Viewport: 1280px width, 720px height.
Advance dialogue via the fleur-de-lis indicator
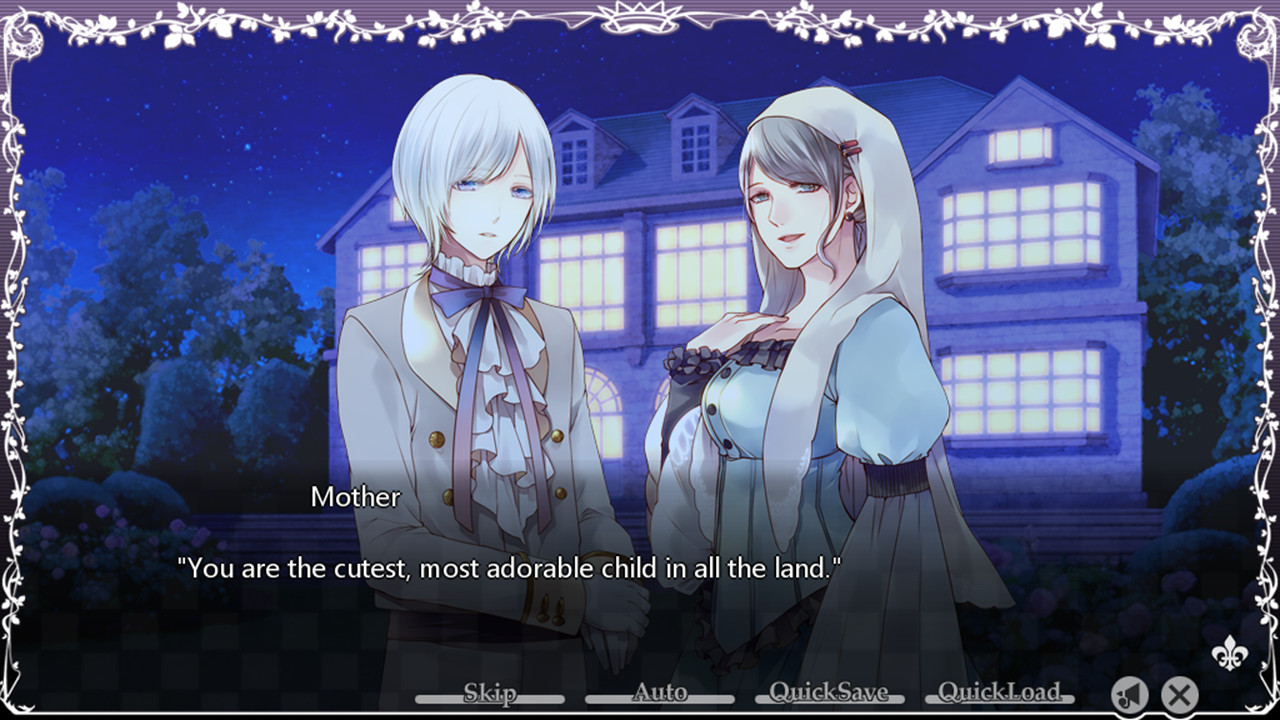pos(1227,653)
